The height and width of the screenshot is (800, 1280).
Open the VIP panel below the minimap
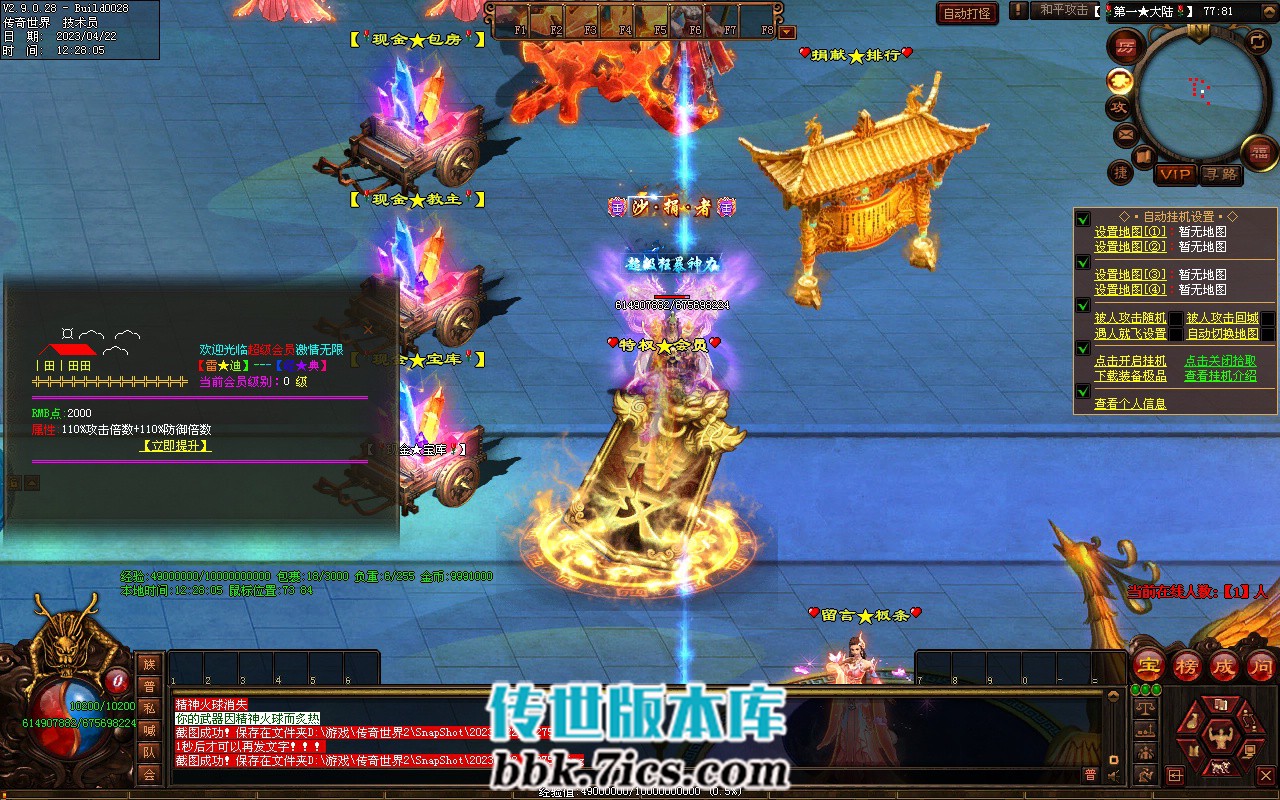point(1175,174)
